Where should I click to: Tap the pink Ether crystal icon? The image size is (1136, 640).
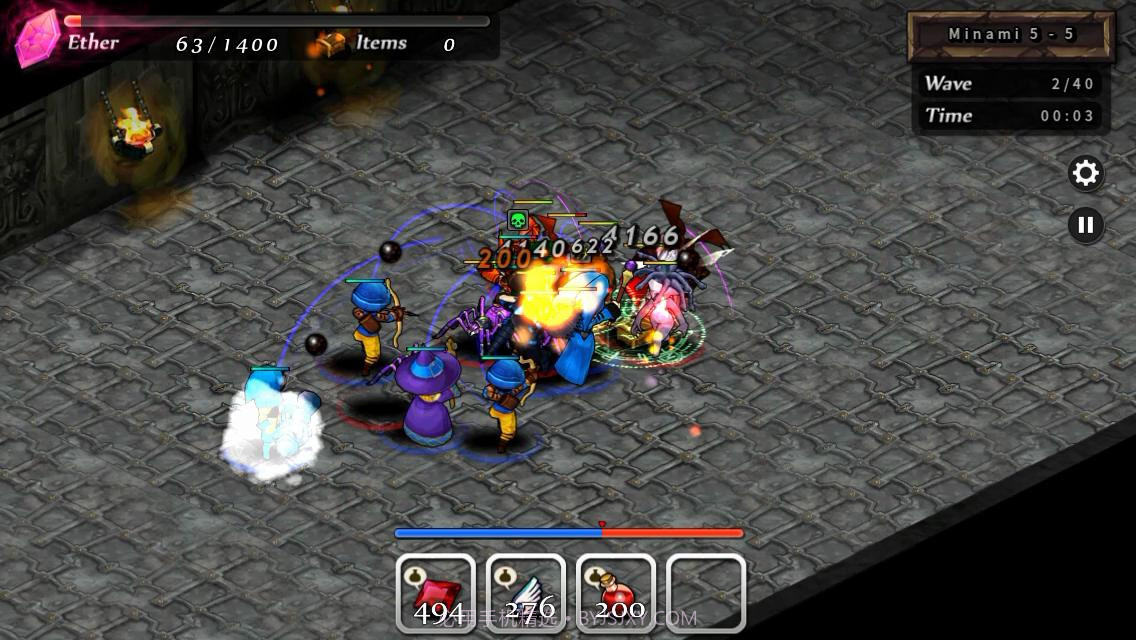click(x=37, y=41)
